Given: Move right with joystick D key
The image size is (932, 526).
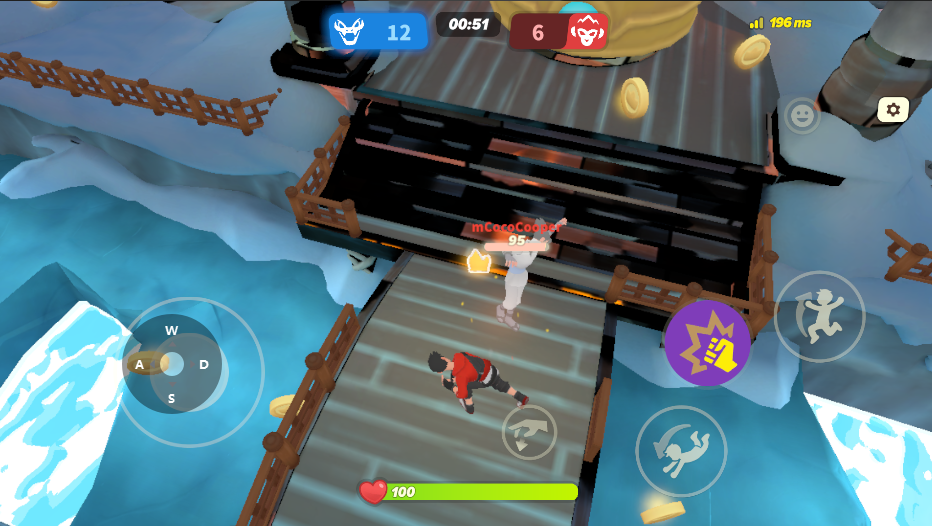Looking at the screenshot, I should pyautogui.click(x=204, y=365).
